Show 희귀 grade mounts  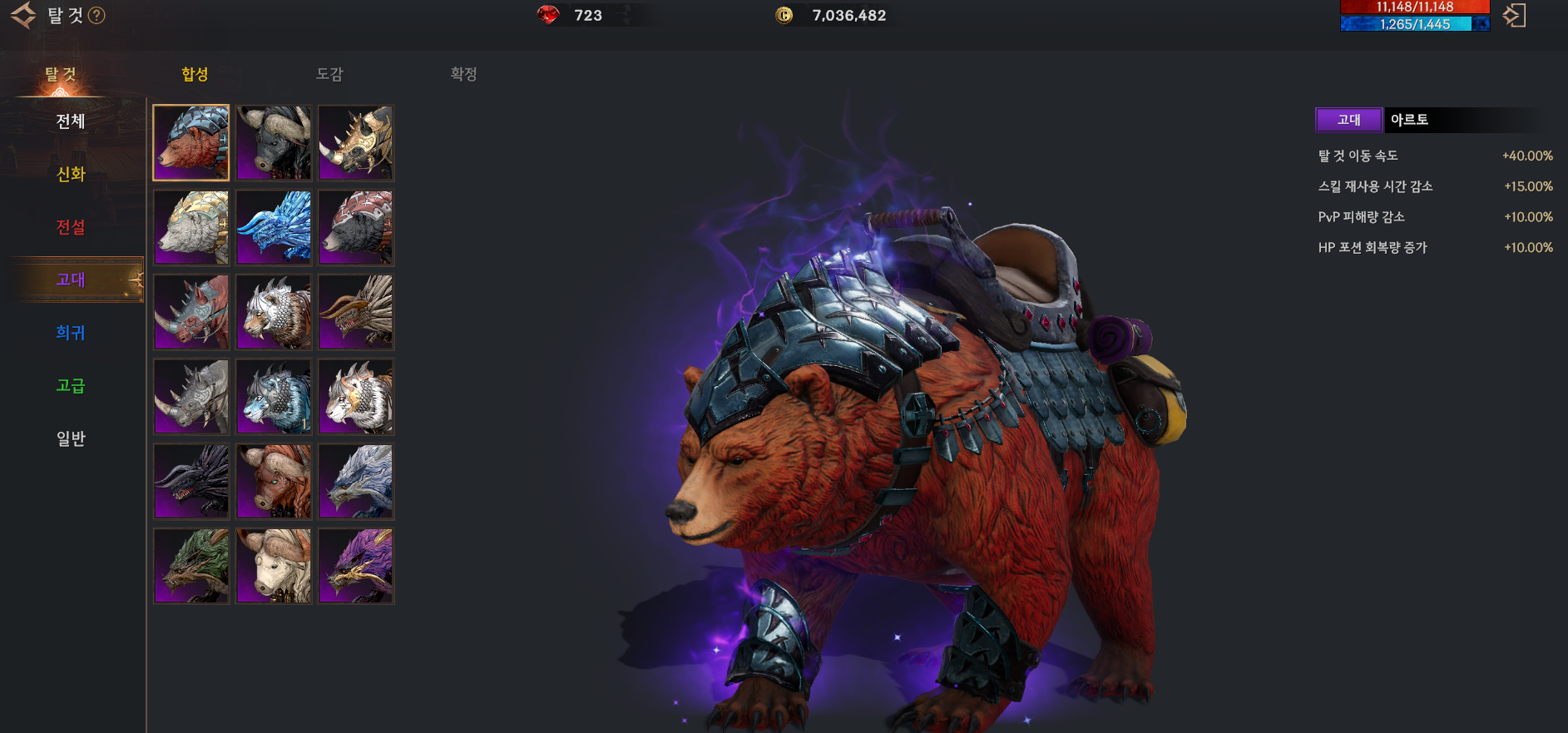pos(71,333)
